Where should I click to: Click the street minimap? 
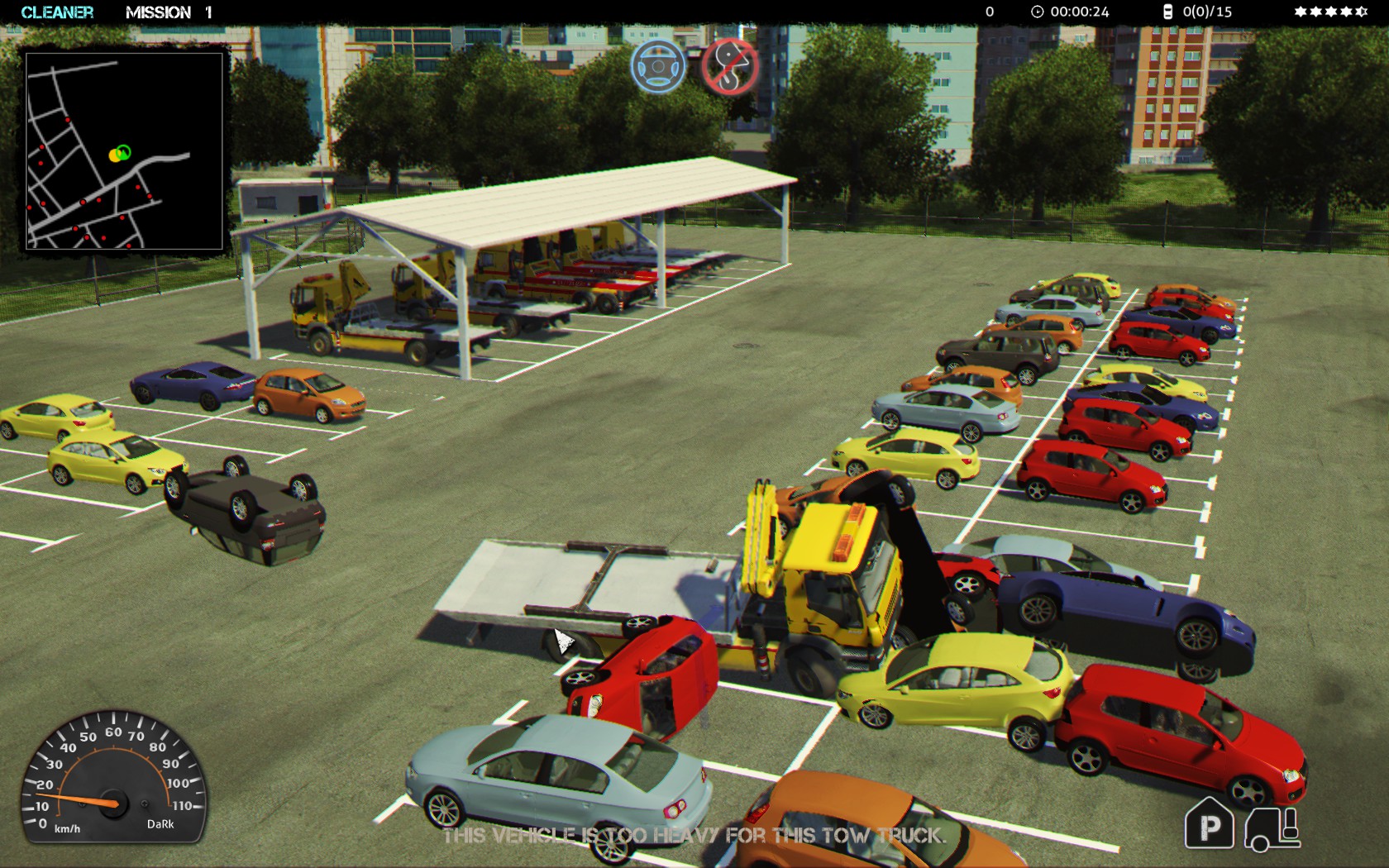[x=124, y=150]
